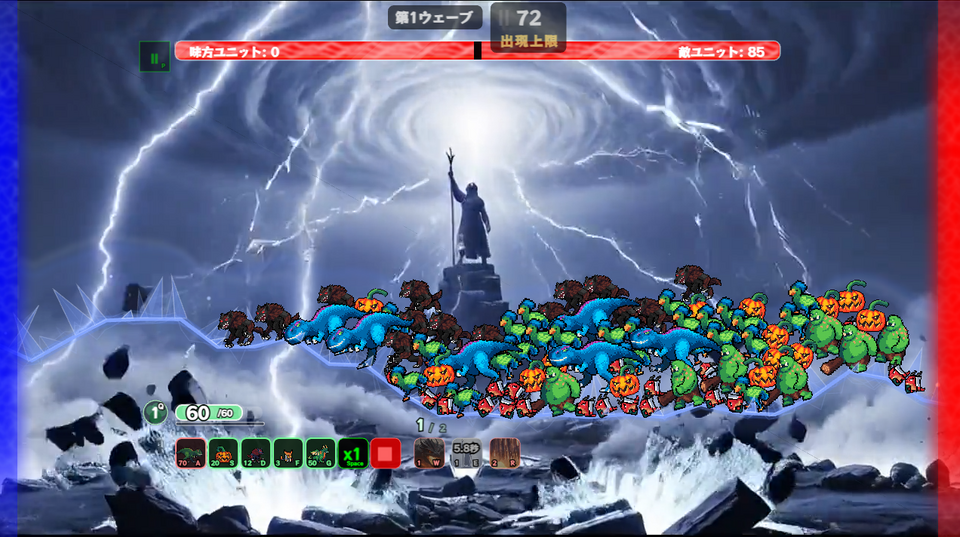Image resolution: width=960 pixels, height=537 pixels.
Task: Activate the brown wood skill on R
Action: tap(504, 453)
